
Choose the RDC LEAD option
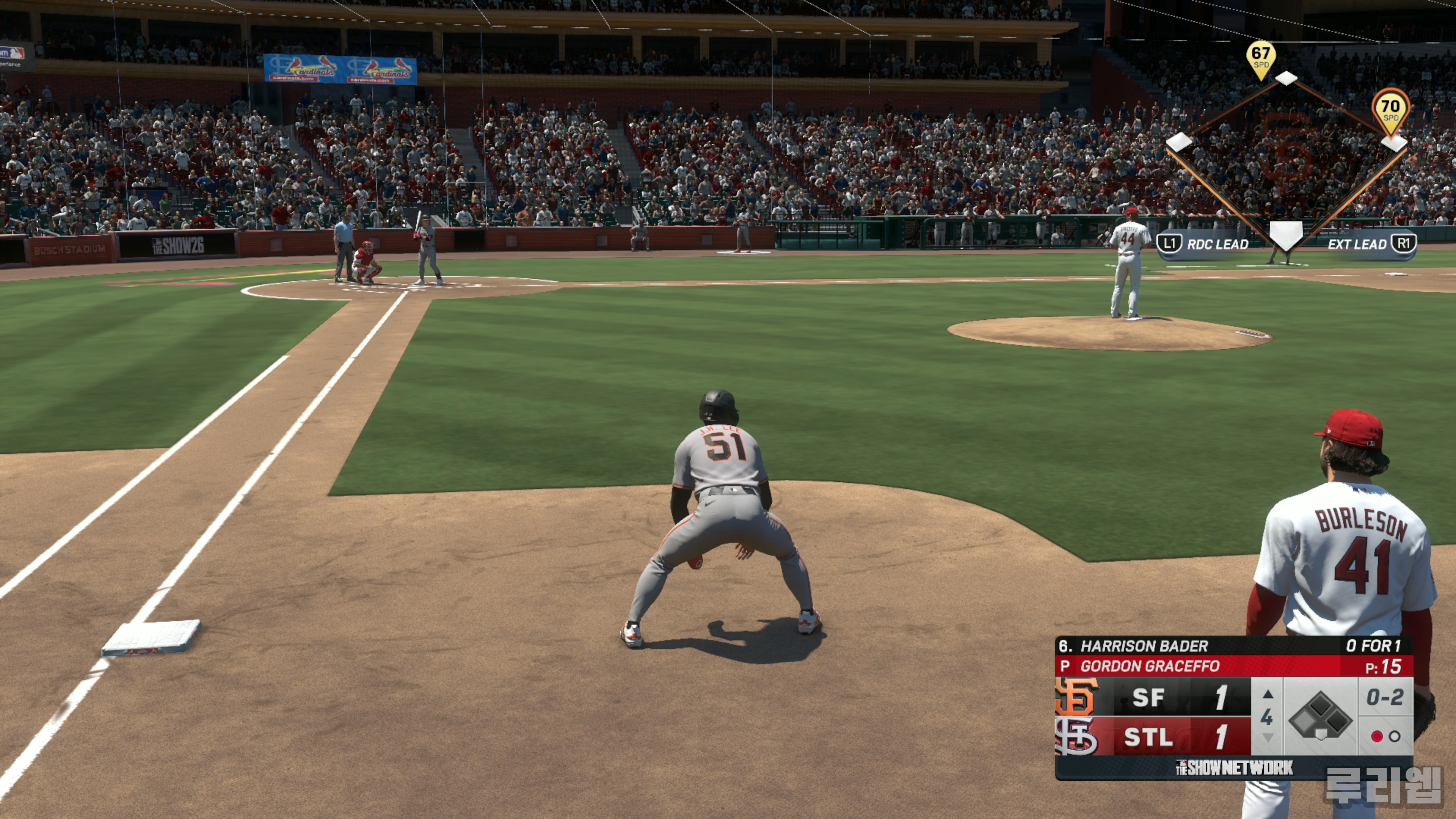tap(1203, 244)
